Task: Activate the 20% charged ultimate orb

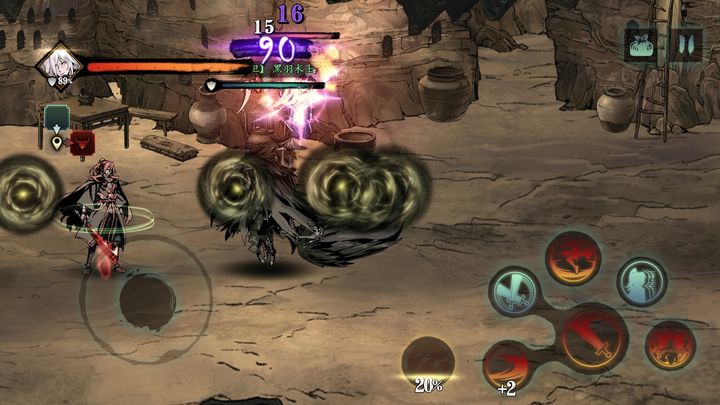Action: tap(430, 362)
